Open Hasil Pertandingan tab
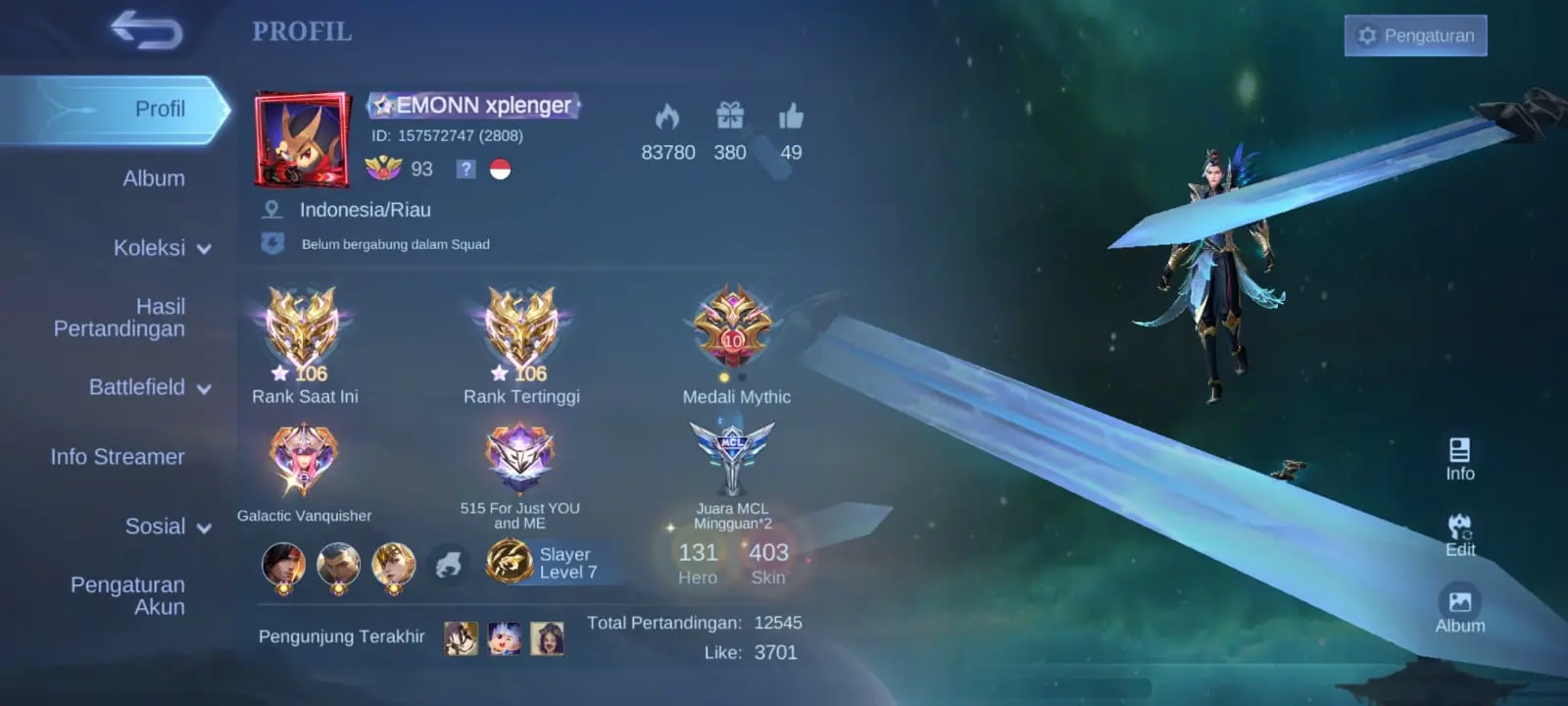The width and height of the screenshot is (1568, 706). point(120,318)
